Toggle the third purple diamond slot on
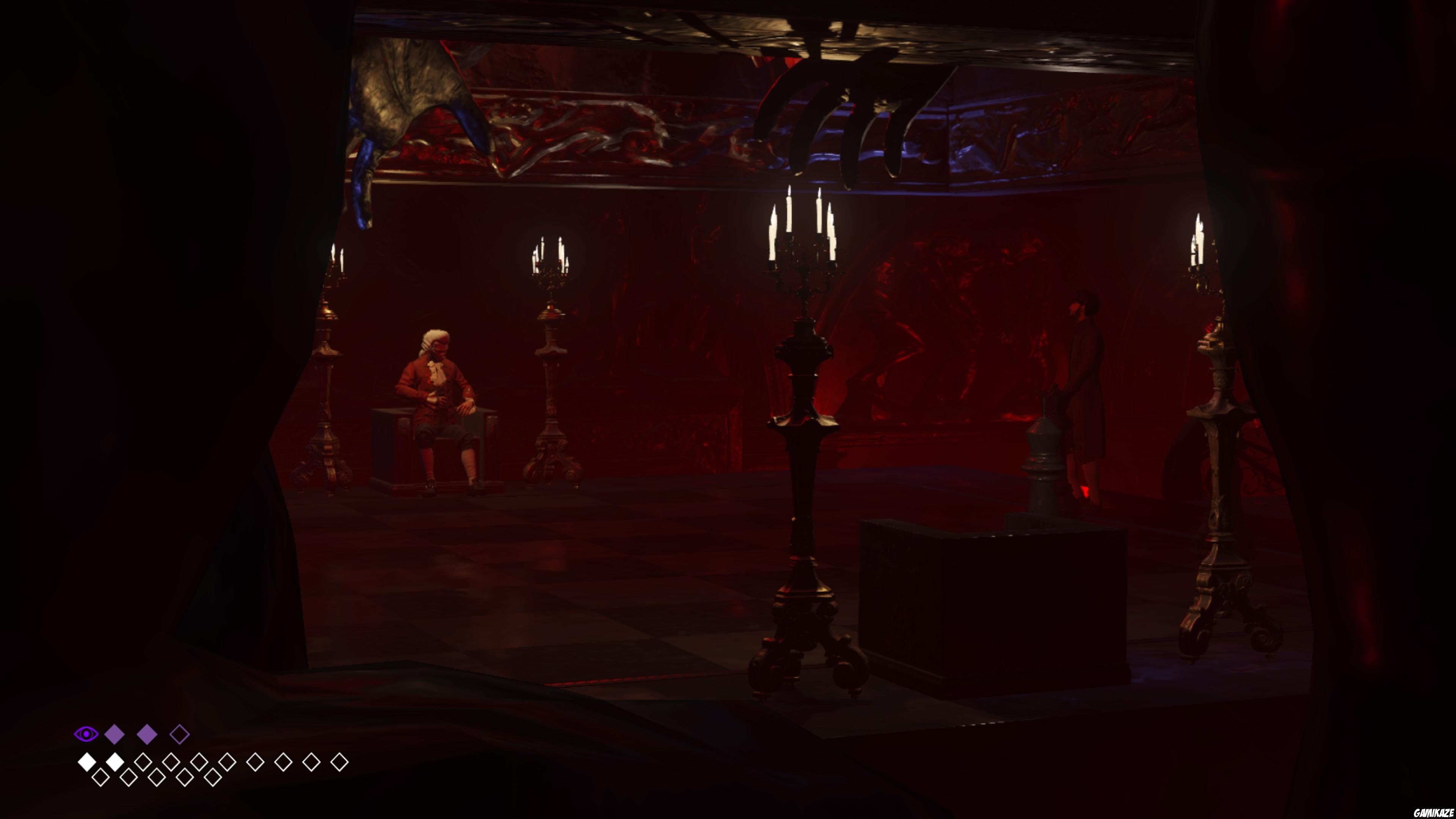The width and height of the screenshot is (1456, 819). pyautogui.click(x=180, y=734)
